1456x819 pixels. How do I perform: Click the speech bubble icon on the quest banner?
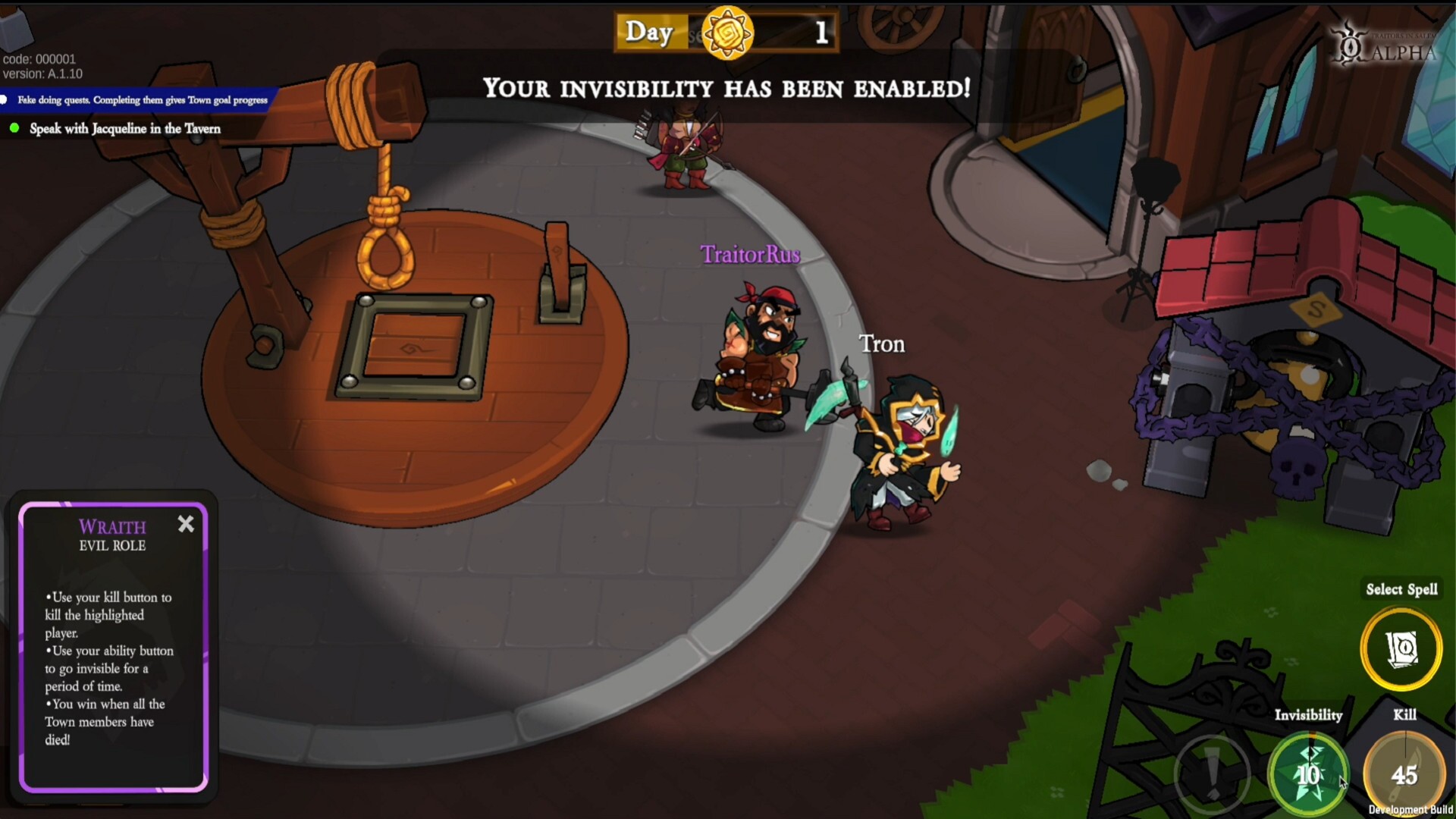[x=5, y=99]
